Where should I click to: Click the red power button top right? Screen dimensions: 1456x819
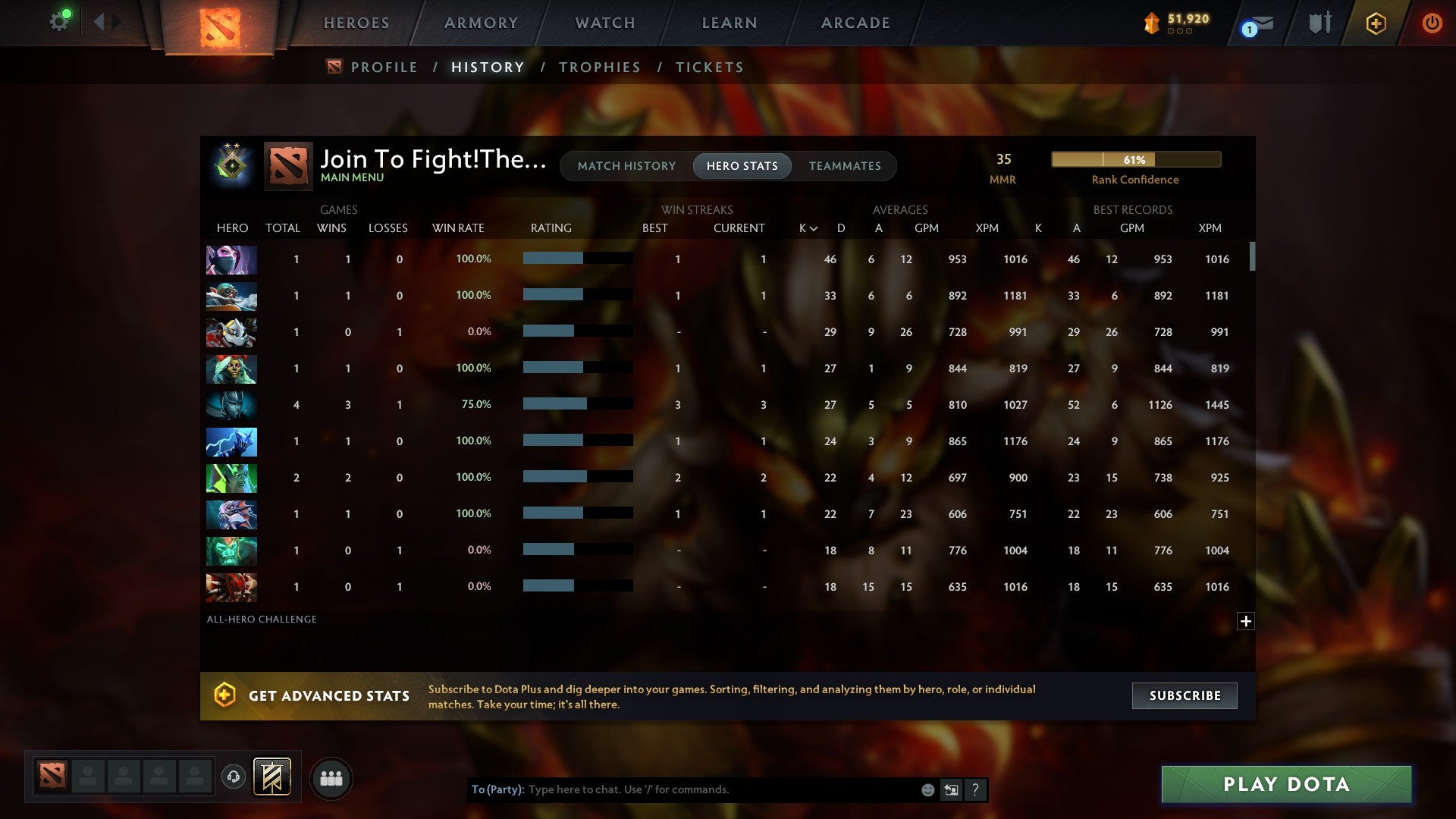(1432, 23)
